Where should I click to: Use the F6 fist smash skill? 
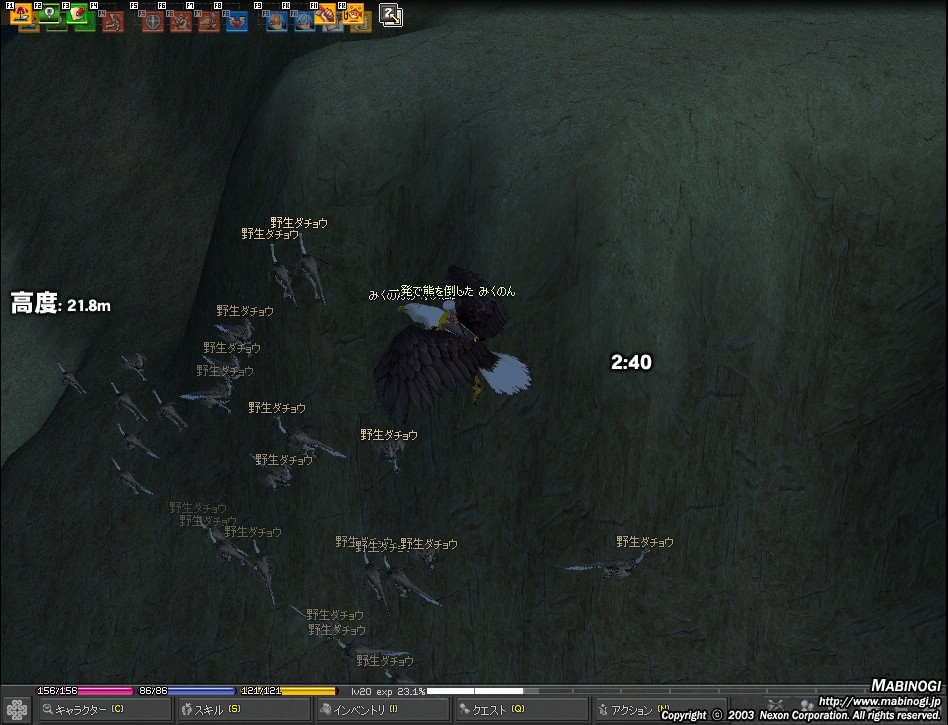click(180, 19)
